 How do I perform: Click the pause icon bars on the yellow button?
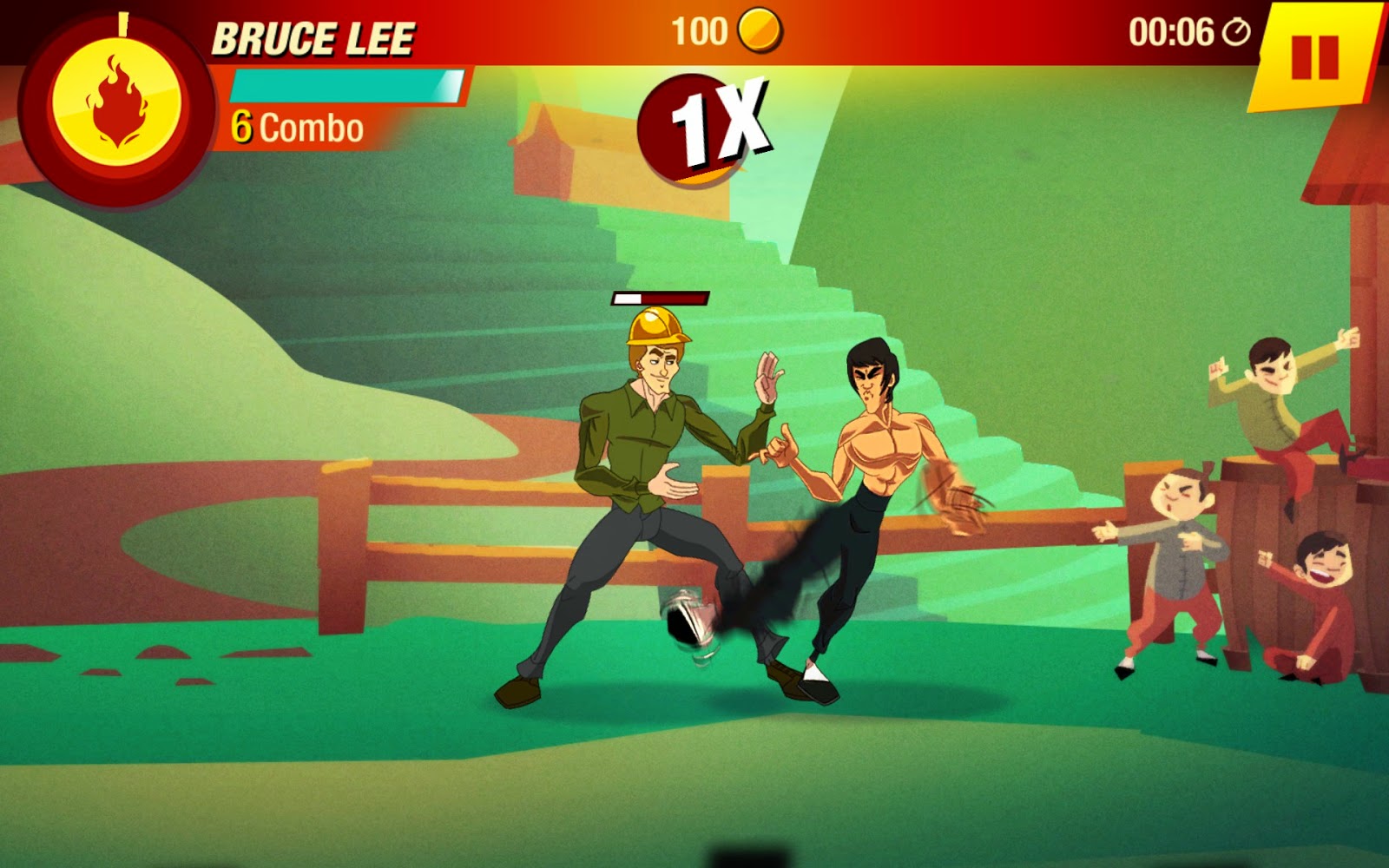click(x=1313, y=58)
